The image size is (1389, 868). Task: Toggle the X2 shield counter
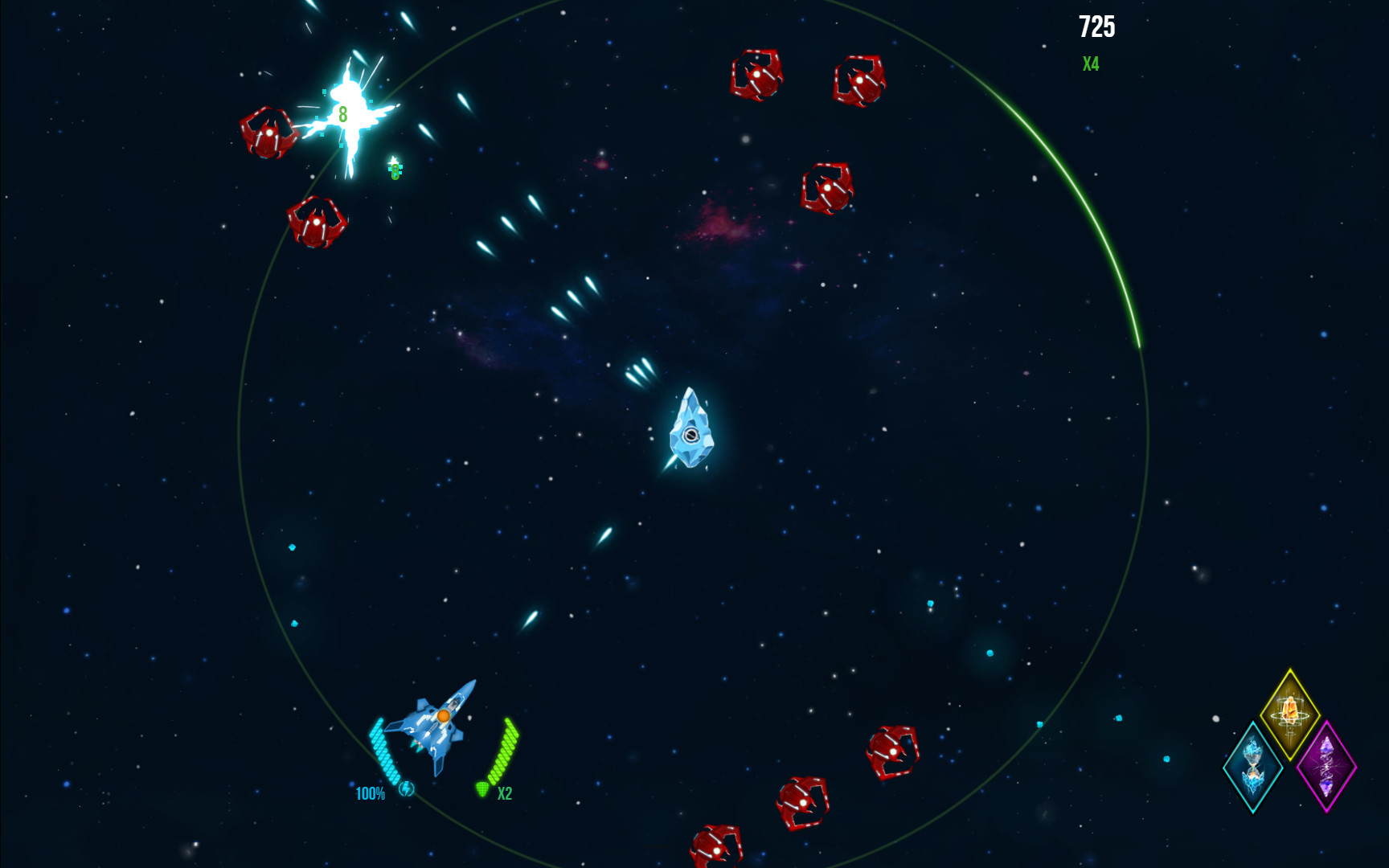click(x=505, y=793)
